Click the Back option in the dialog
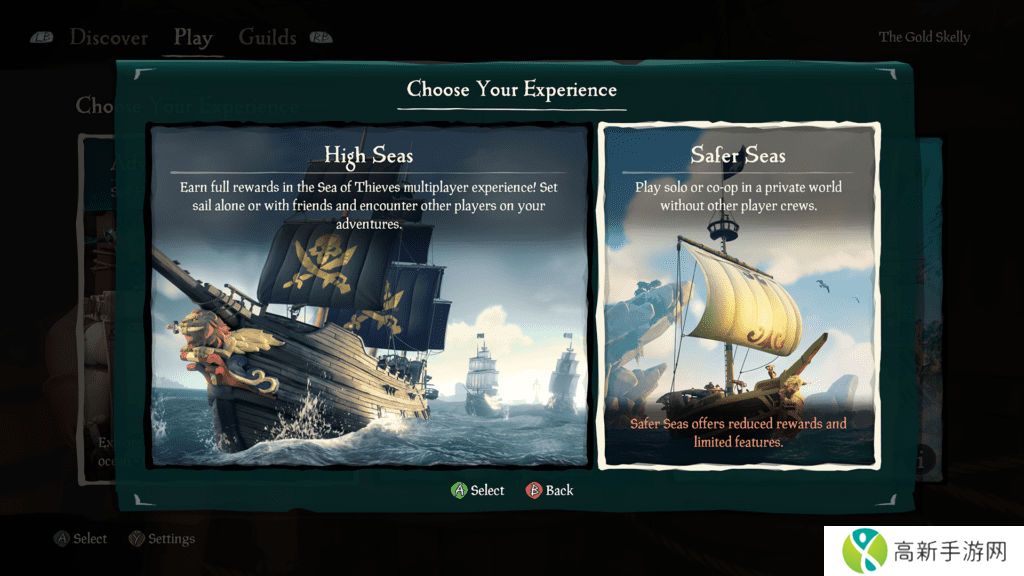The height and width of the screenshot is (576, 1024). point(550,490)
